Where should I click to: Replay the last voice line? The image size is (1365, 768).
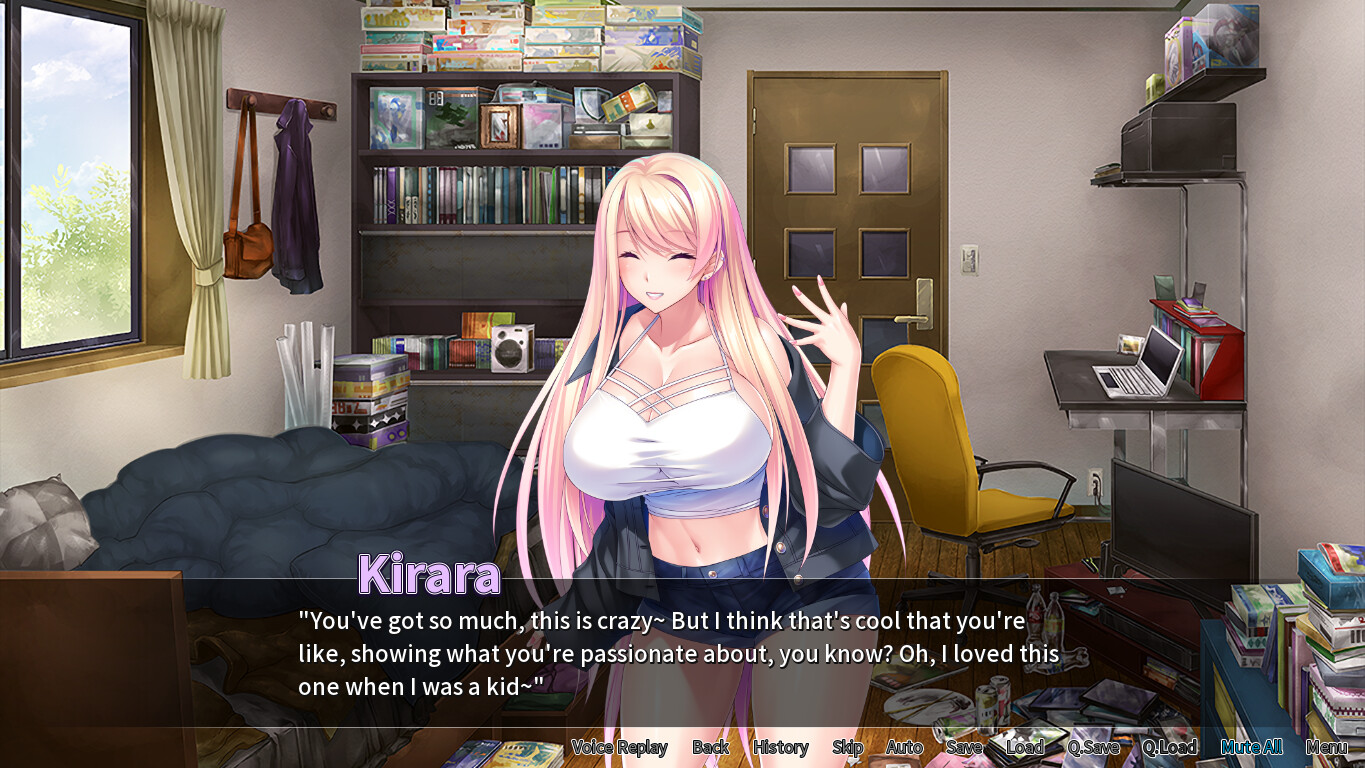[621, 747]
